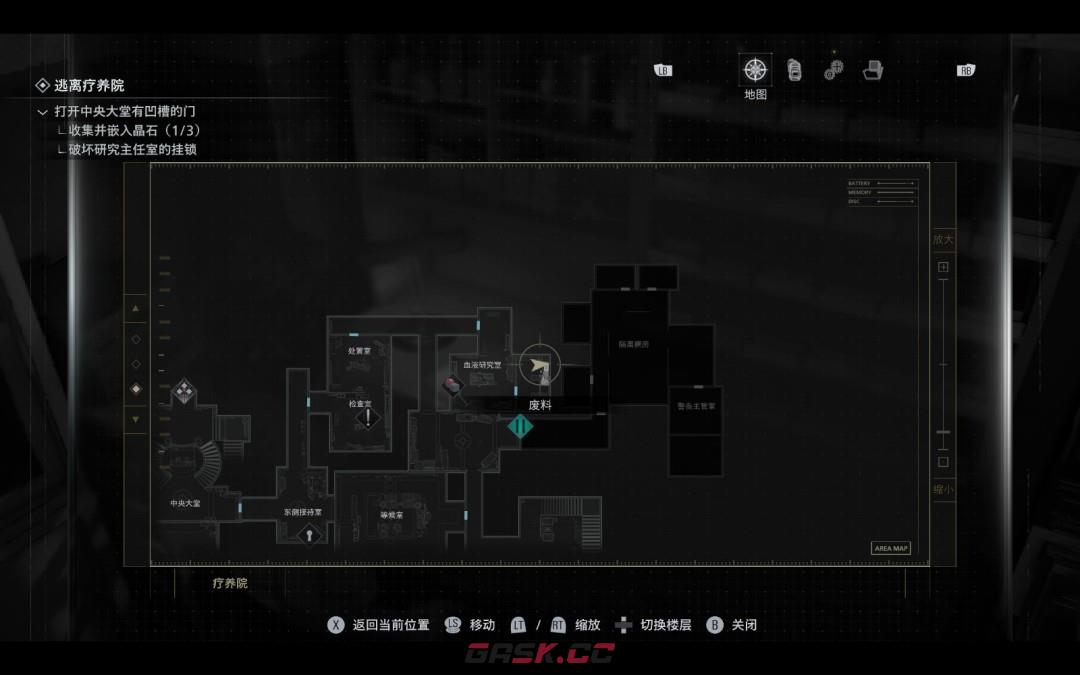Switch to the backpack inventory tab
1080x675 pixels.
[x=794, y=69]
